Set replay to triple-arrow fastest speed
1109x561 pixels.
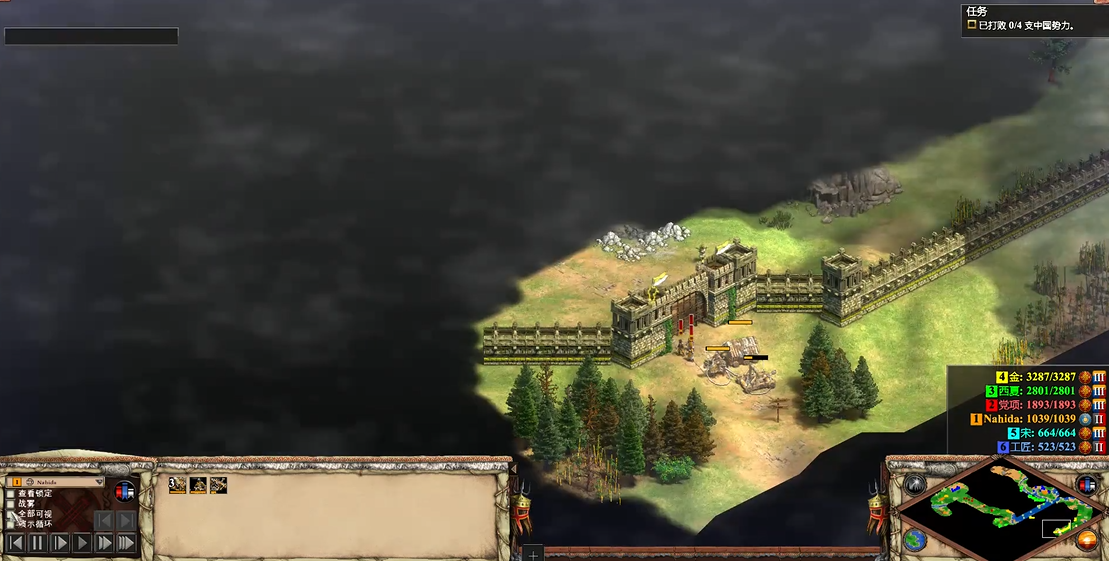click(126, 543)
